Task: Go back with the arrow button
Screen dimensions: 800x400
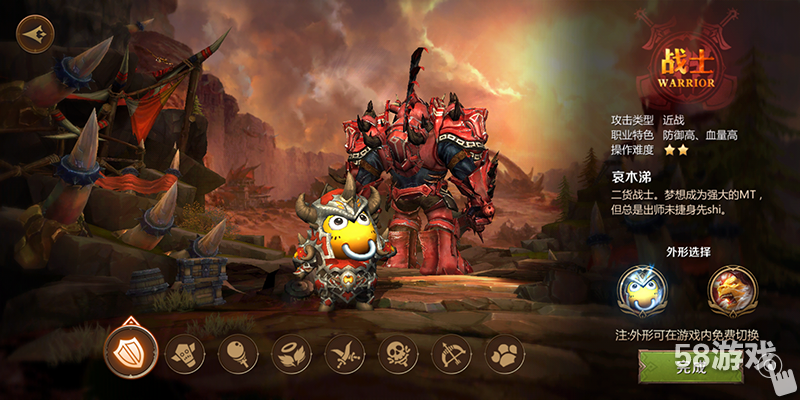Action: pyautogui.click(x=35, y=32)
